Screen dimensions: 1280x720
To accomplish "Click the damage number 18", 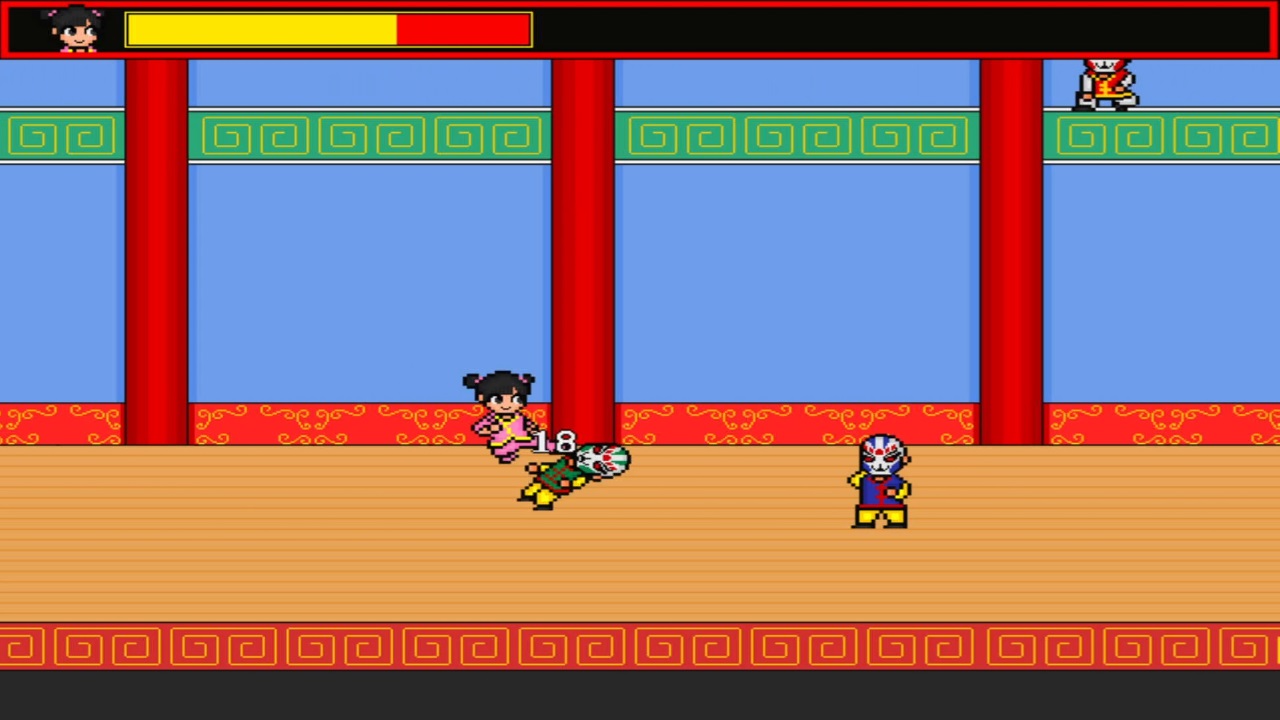I will click(555, 442).
